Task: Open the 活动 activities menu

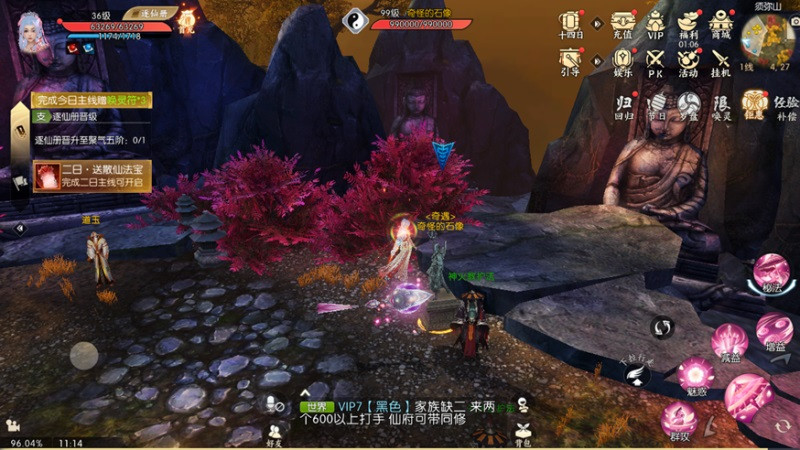Action: tap(688, 58)
